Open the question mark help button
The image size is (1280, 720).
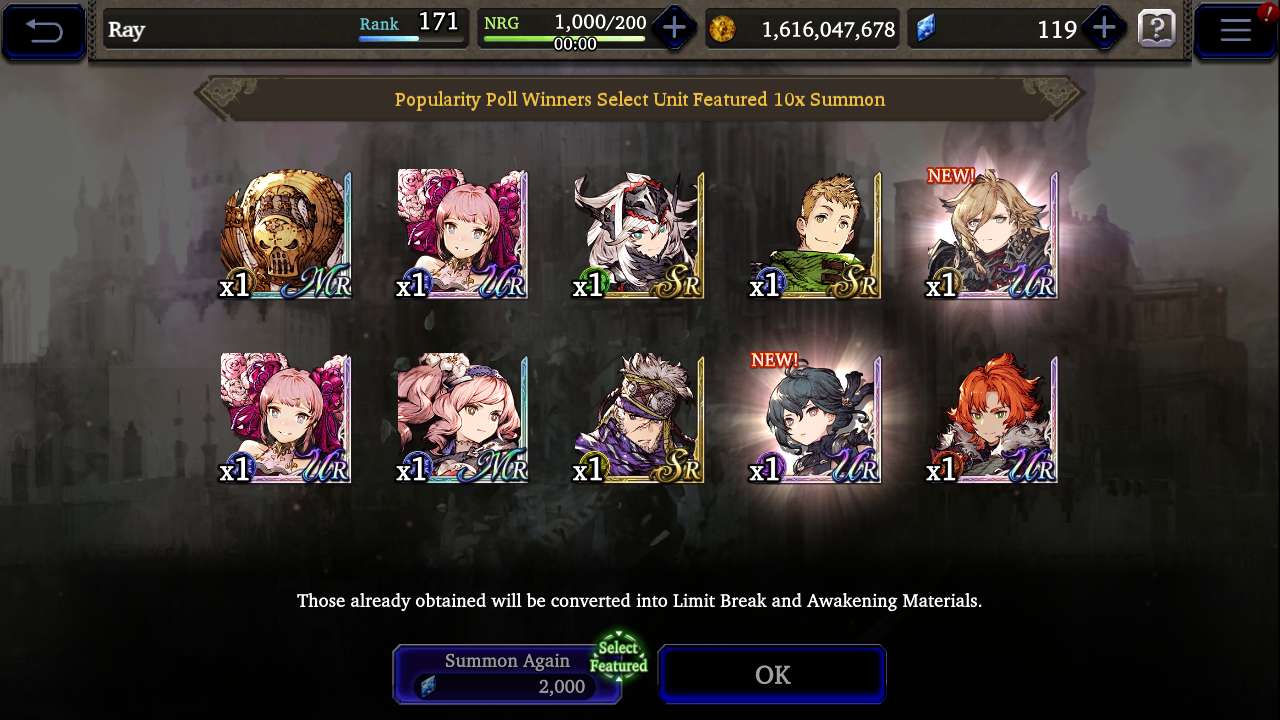coord(1157,29)
